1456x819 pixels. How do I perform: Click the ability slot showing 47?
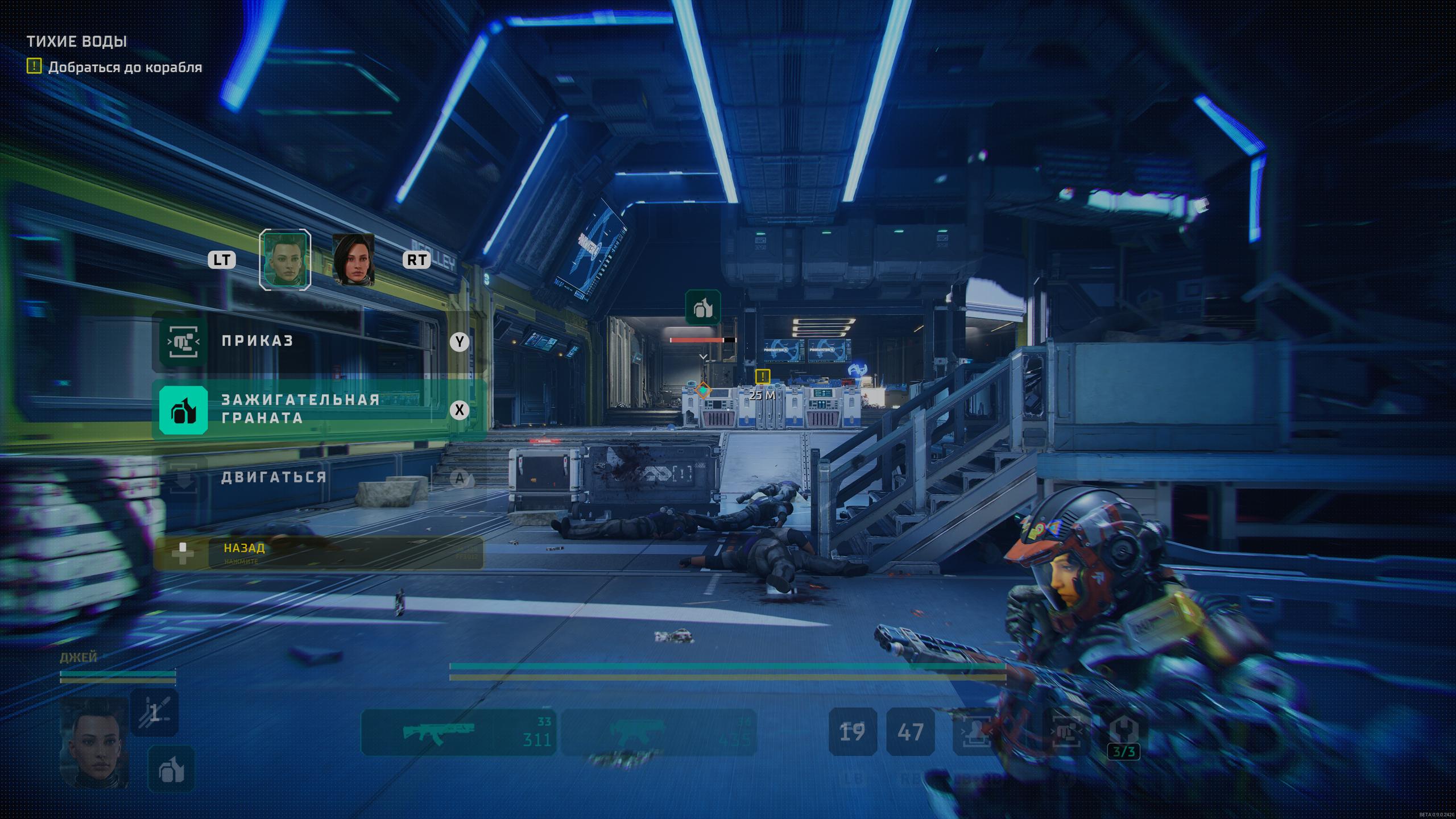click(910, 732)
